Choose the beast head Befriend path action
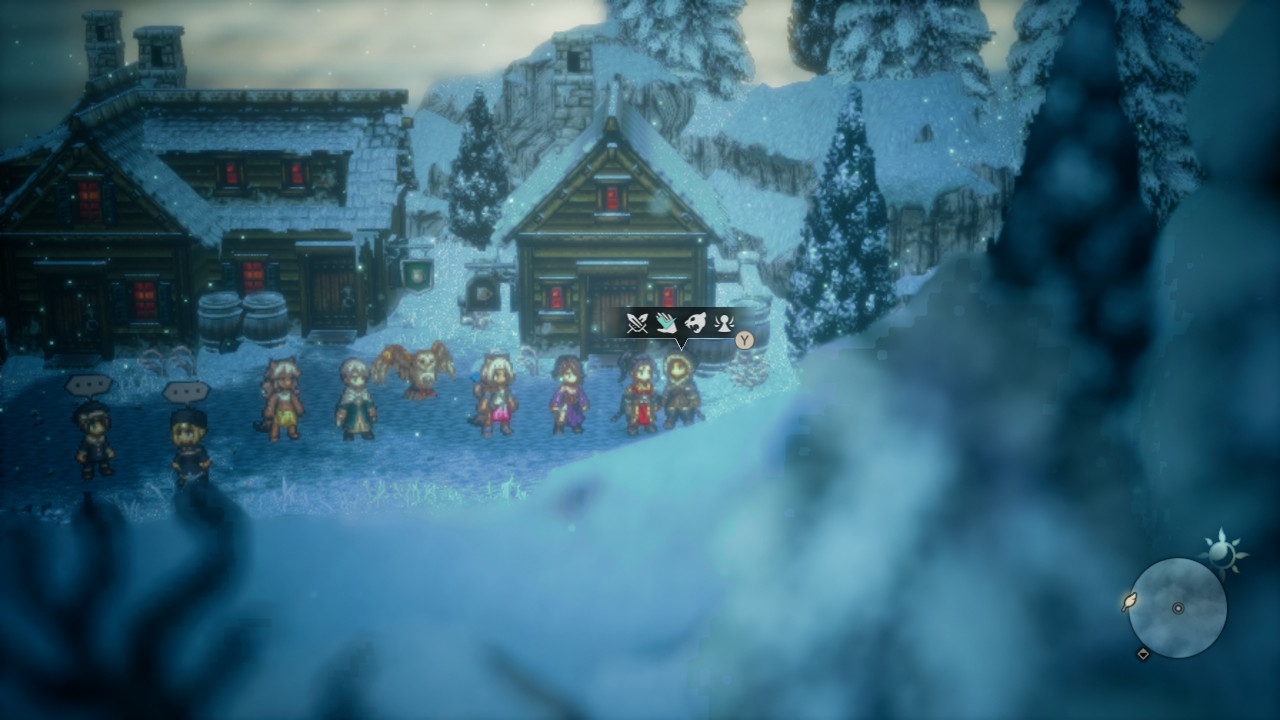This screenshot has width=1280, height=720. (695, 322)
